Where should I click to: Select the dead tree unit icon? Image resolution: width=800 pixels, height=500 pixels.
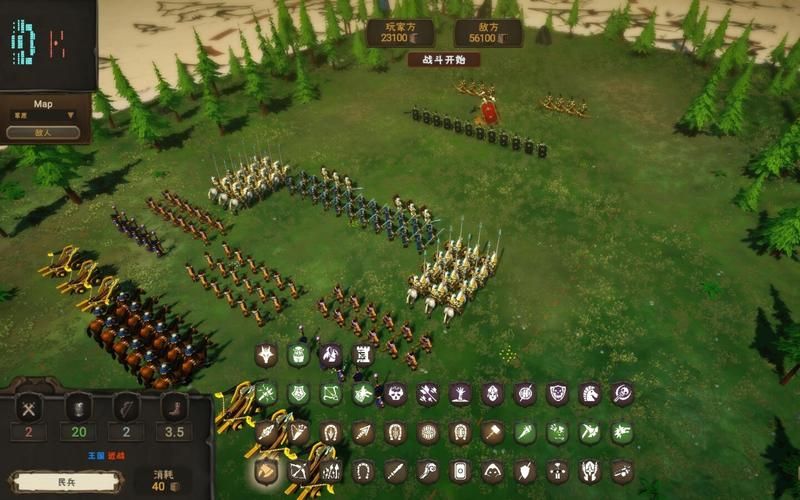click(x=460, y=394)
